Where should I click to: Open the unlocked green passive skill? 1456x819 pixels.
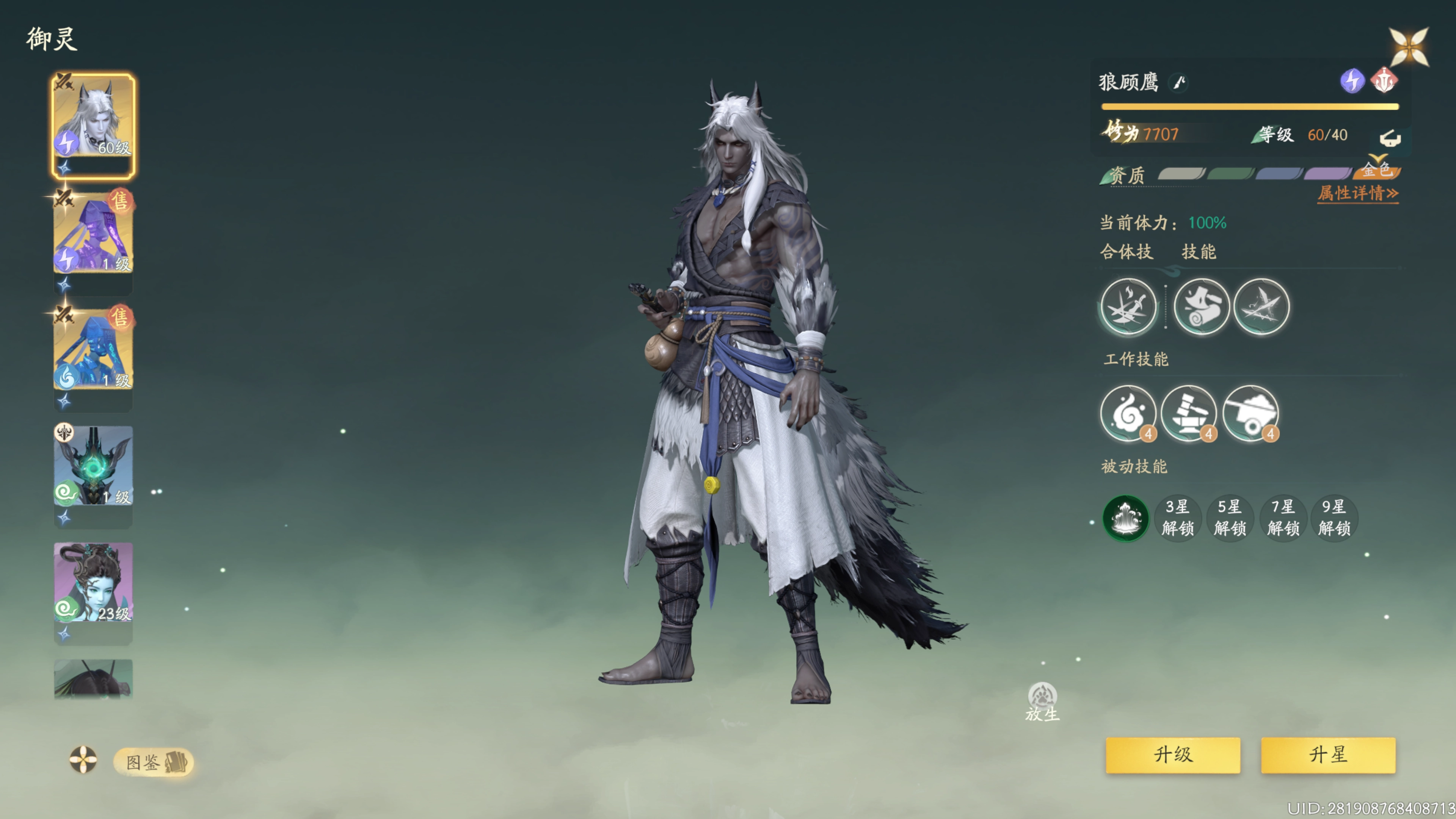click(x=1125, y=518)
